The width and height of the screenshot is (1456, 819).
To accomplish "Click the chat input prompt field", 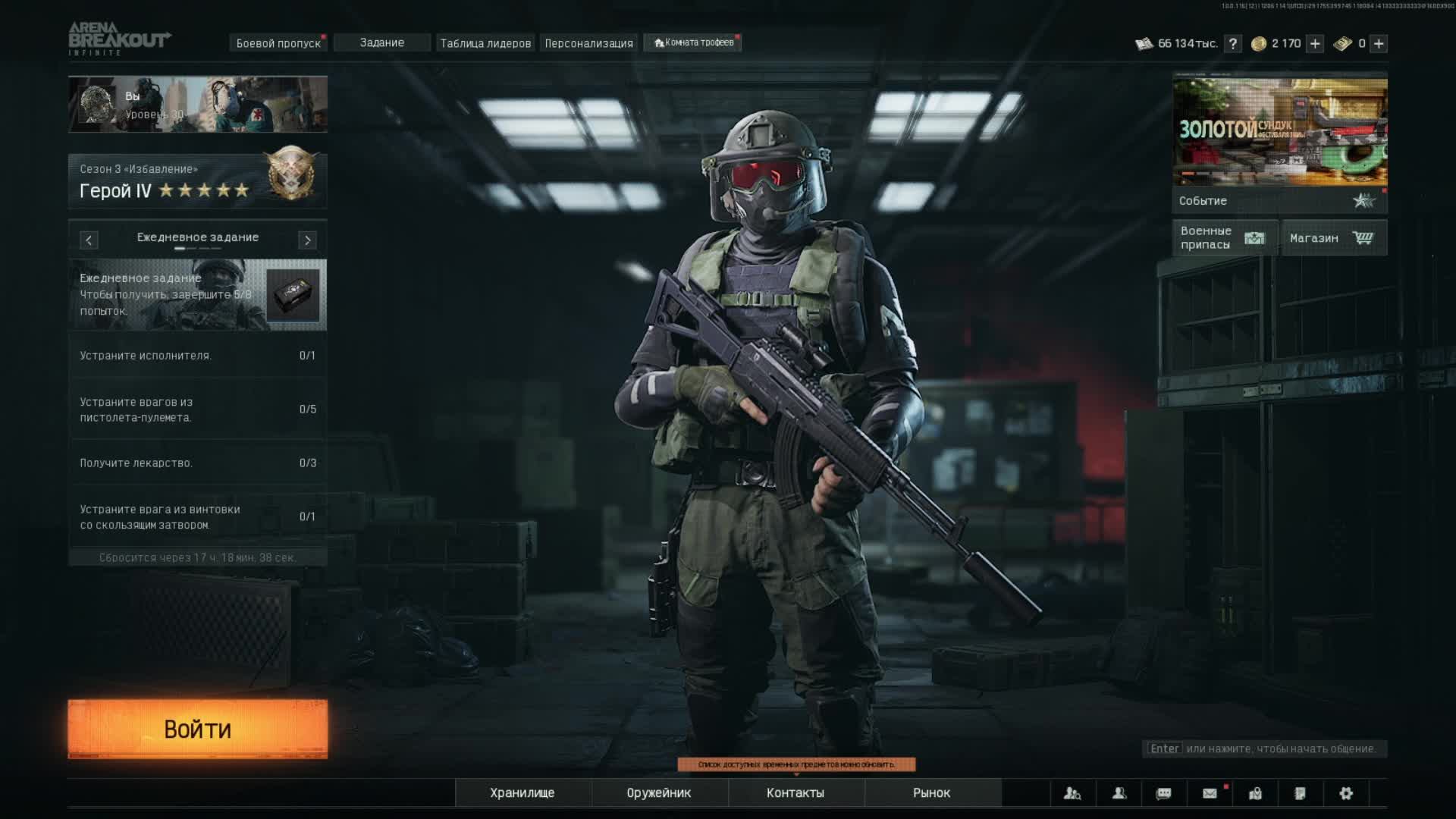I will coord(1264,748).
